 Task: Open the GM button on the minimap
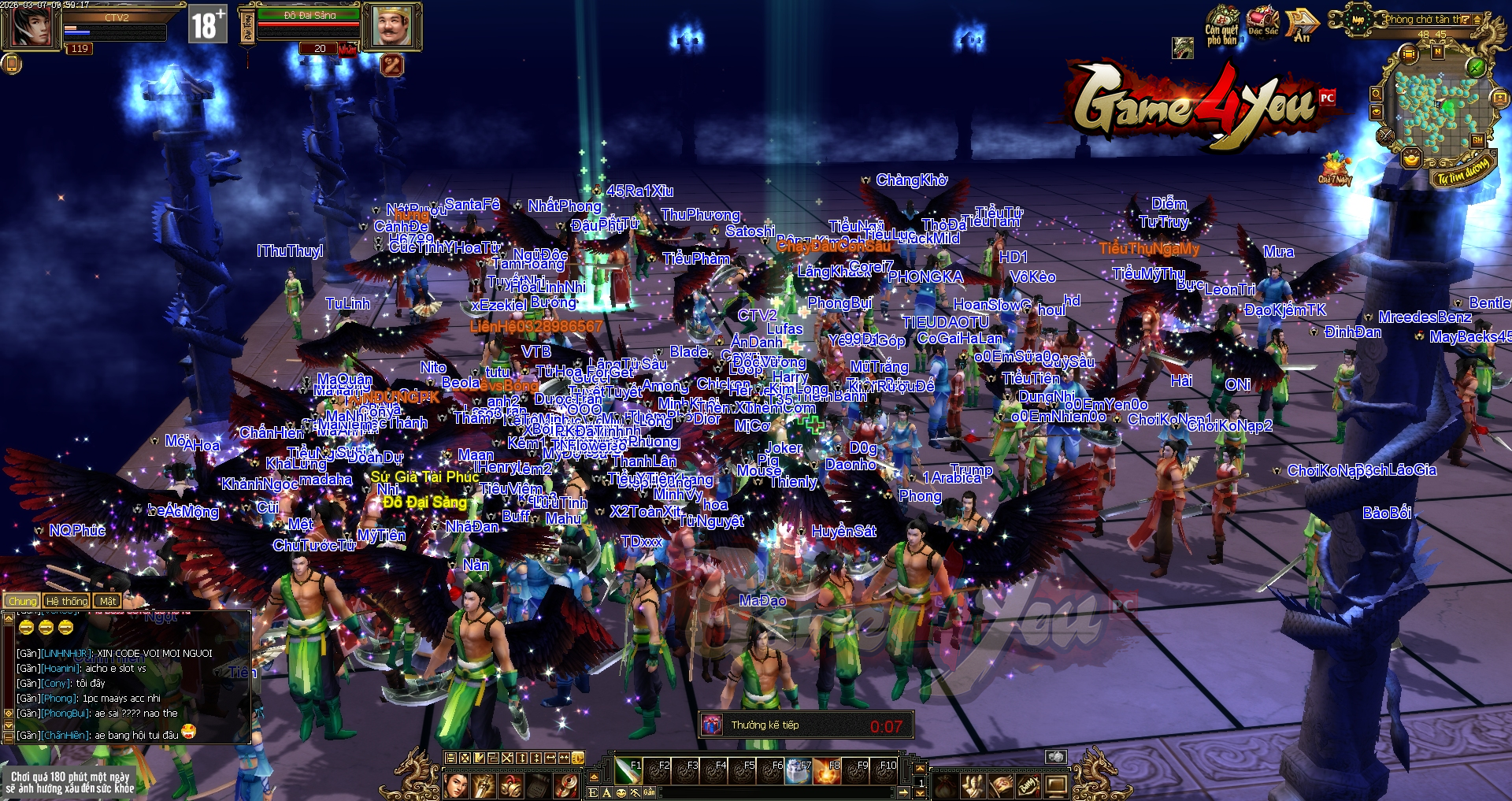coord(1477,140)
